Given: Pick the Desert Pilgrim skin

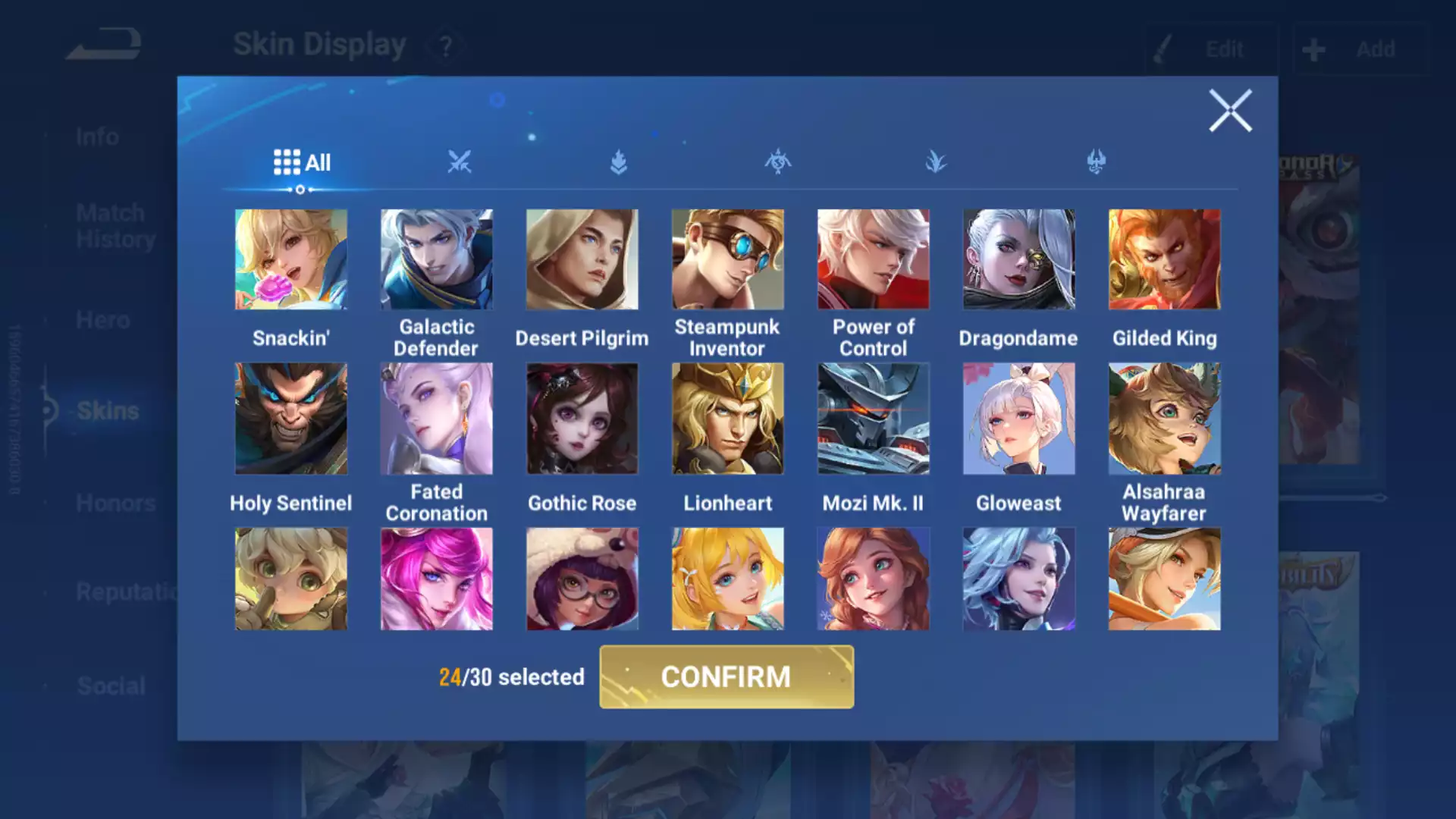Looking at the screenshot, I should coord(582,259).
